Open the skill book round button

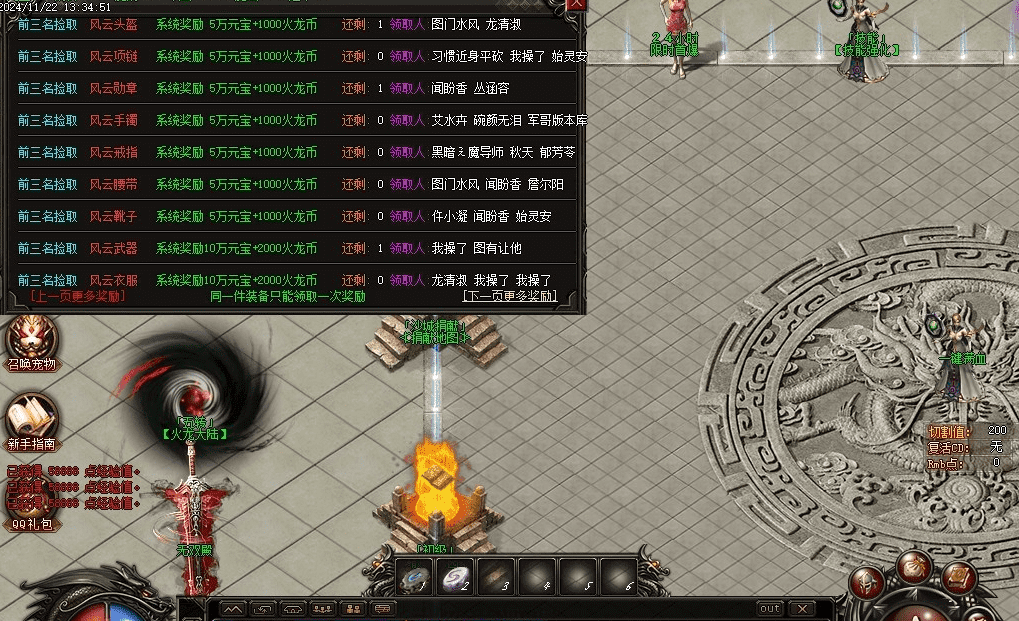[961, 578]
